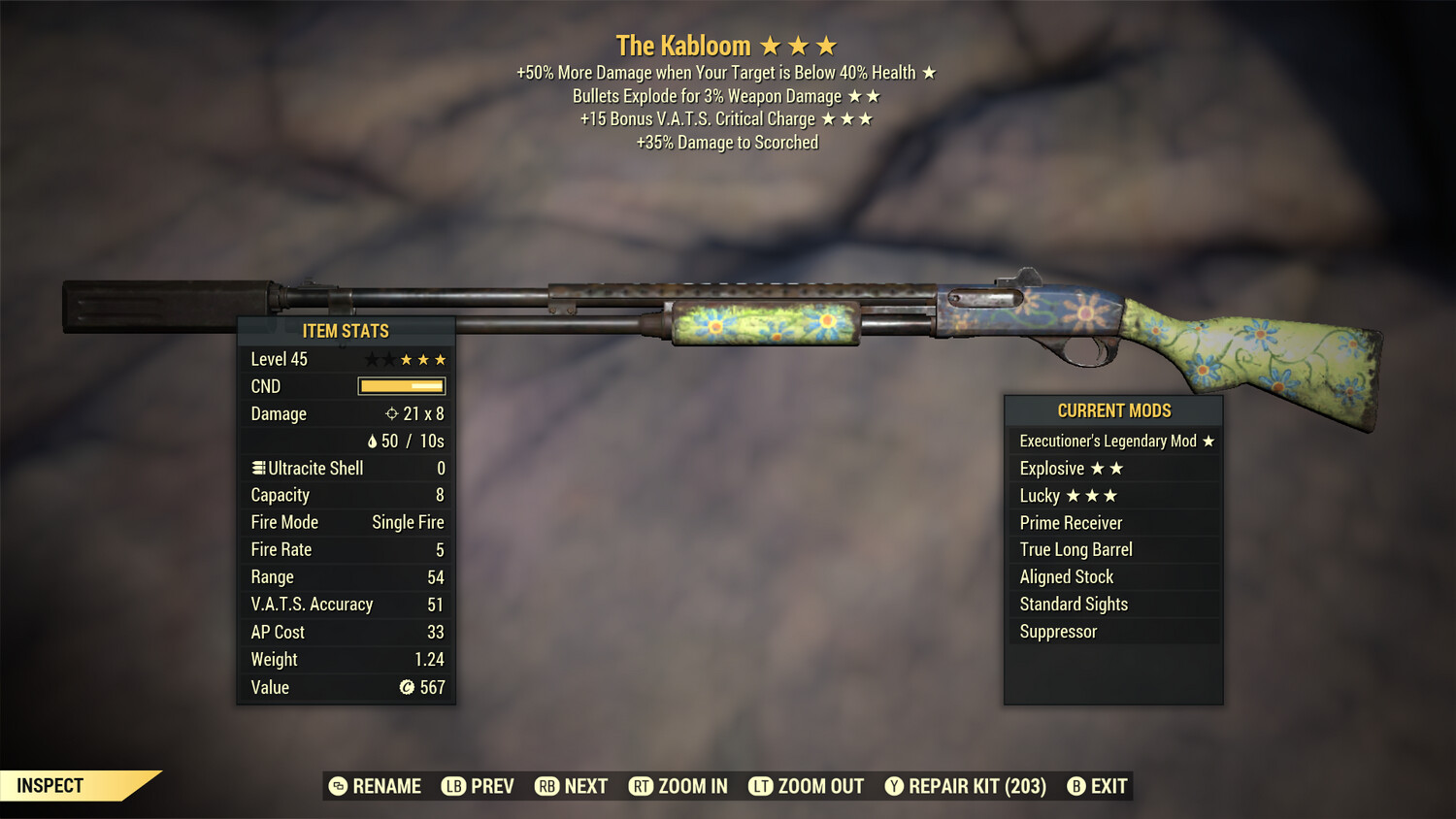Toggle the third star on Level 45 row

pyautogui.click(x=408, y=358)
